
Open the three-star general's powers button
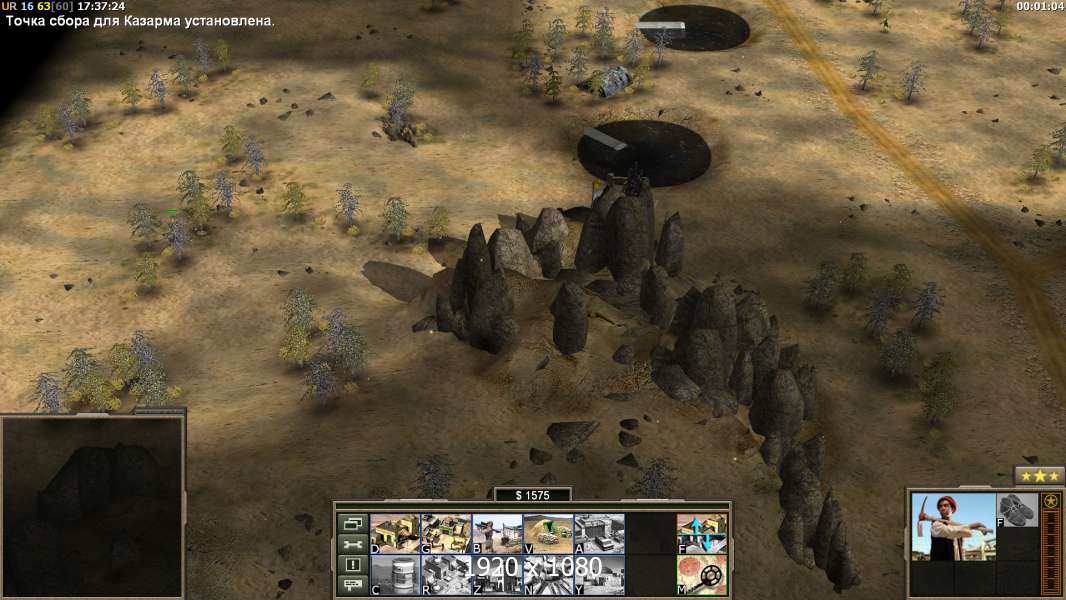(x=1039, y=476)
